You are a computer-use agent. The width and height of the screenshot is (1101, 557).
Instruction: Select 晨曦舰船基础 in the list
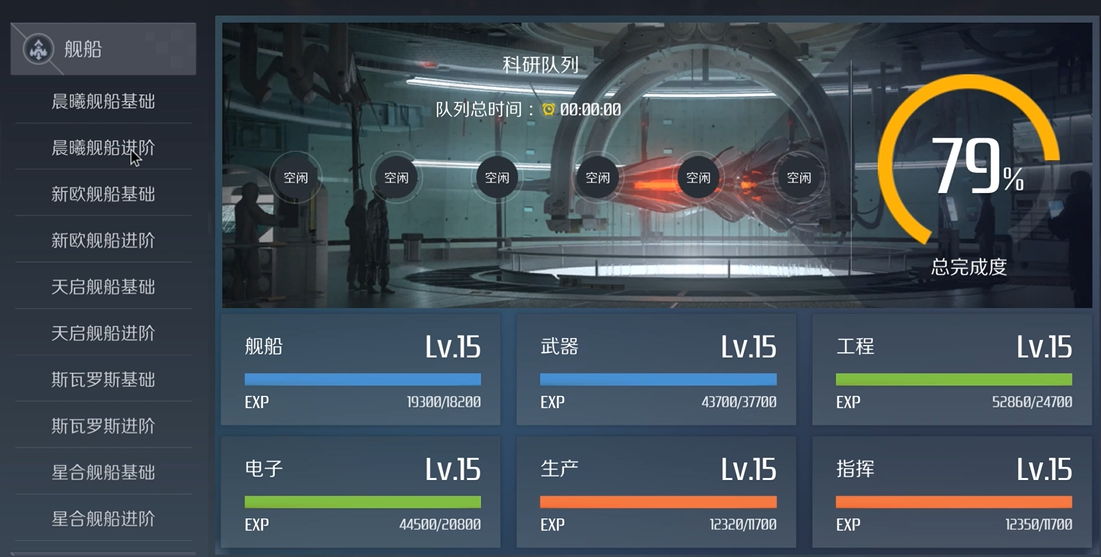103,101
